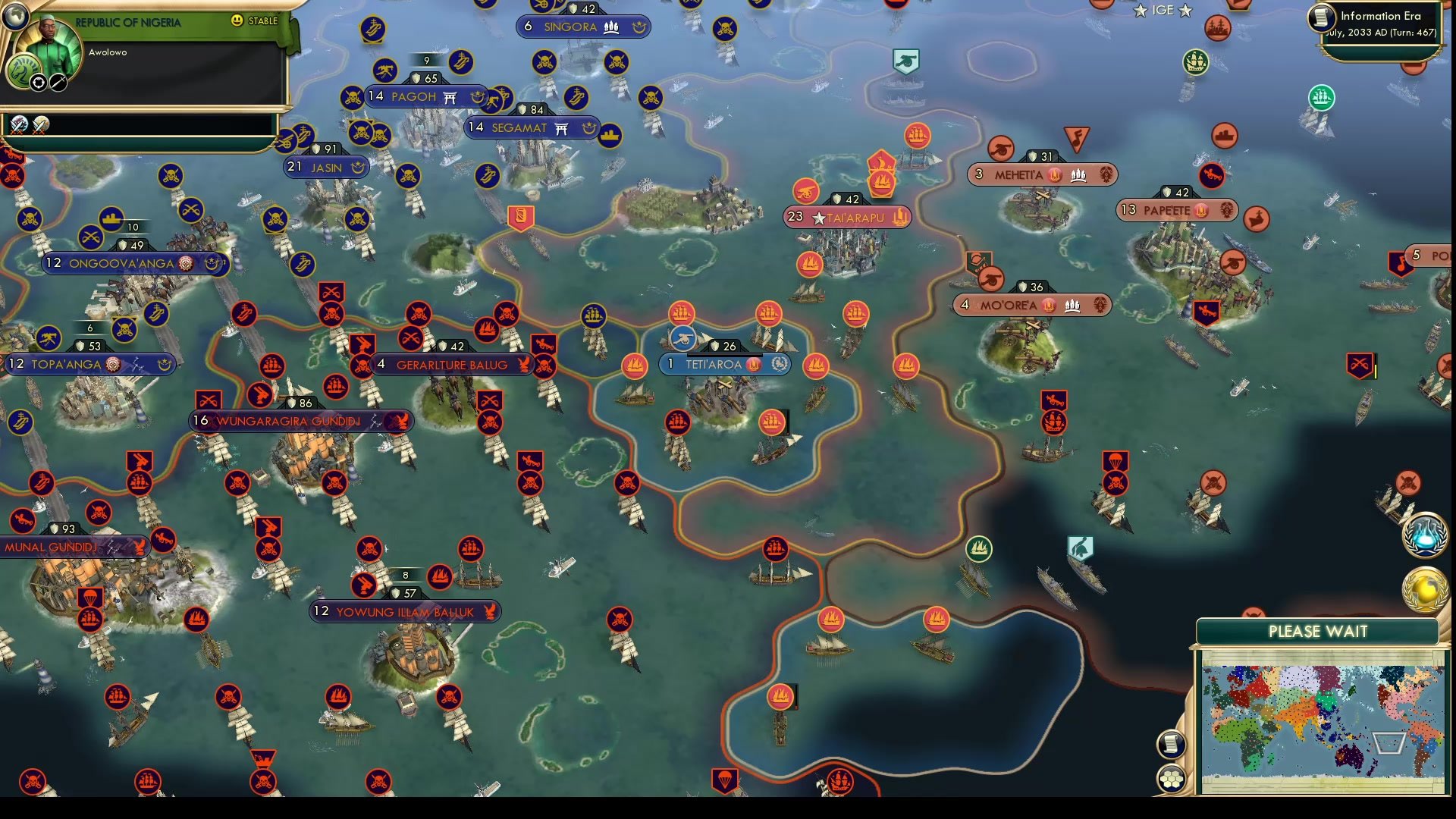
Task: Select the Yowung Illam Balluk city banner
Action: [402, 612]
